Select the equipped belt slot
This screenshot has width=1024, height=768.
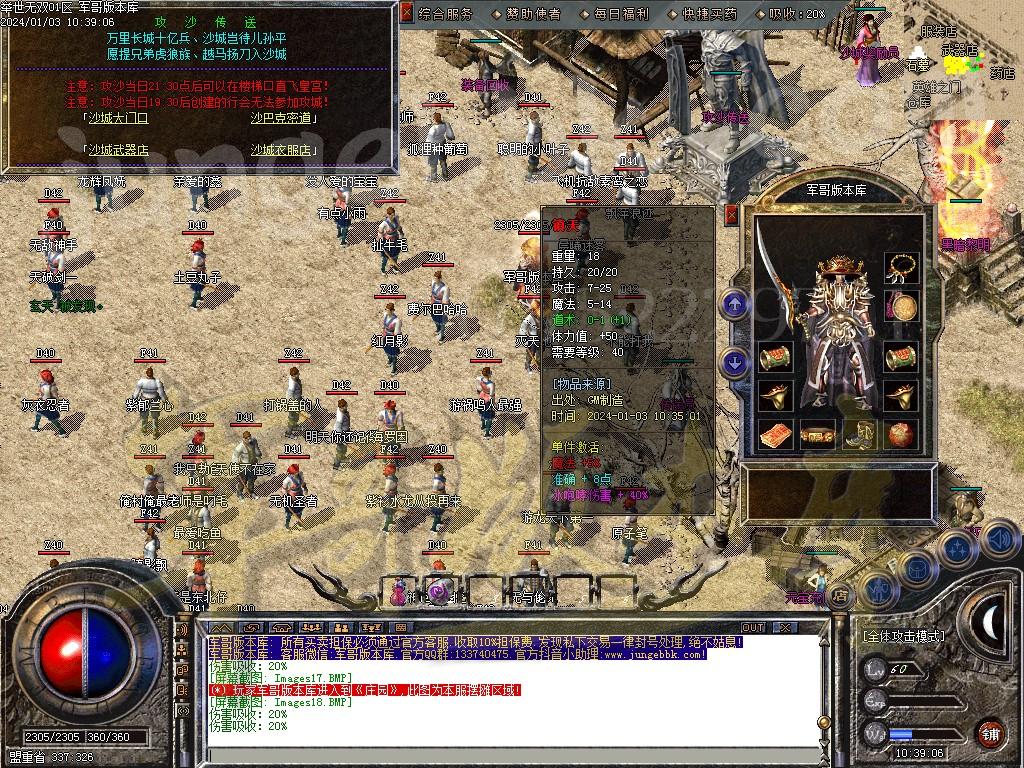(x=819, y=435)
